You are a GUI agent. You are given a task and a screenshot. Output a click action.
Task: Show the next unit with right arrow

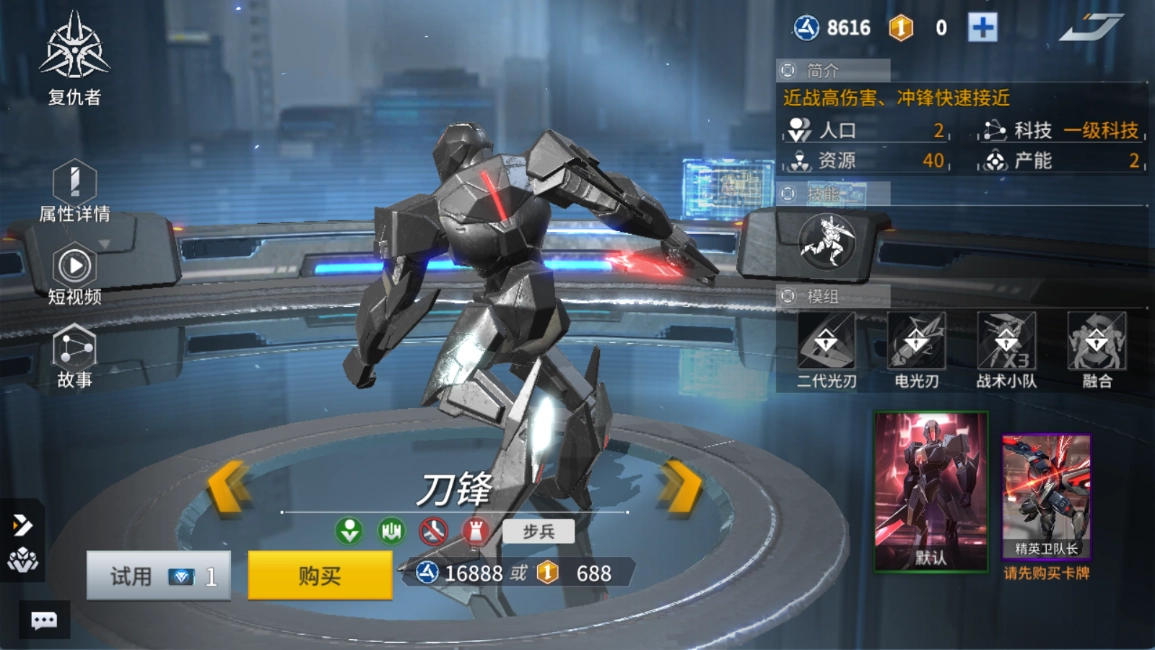[x=682, y=488]
